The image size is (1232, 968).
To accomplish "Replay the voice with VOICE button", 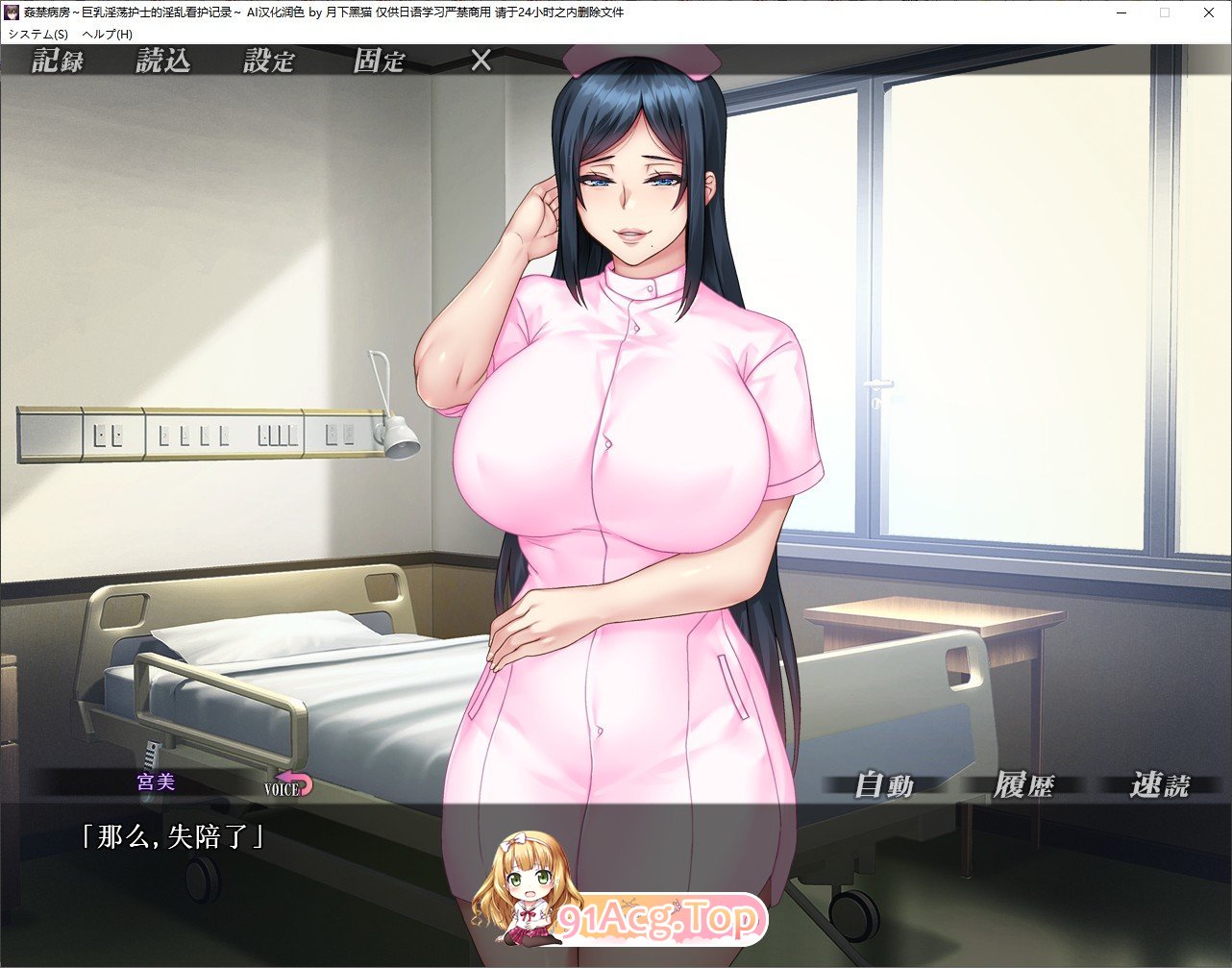I will (289, 785).
